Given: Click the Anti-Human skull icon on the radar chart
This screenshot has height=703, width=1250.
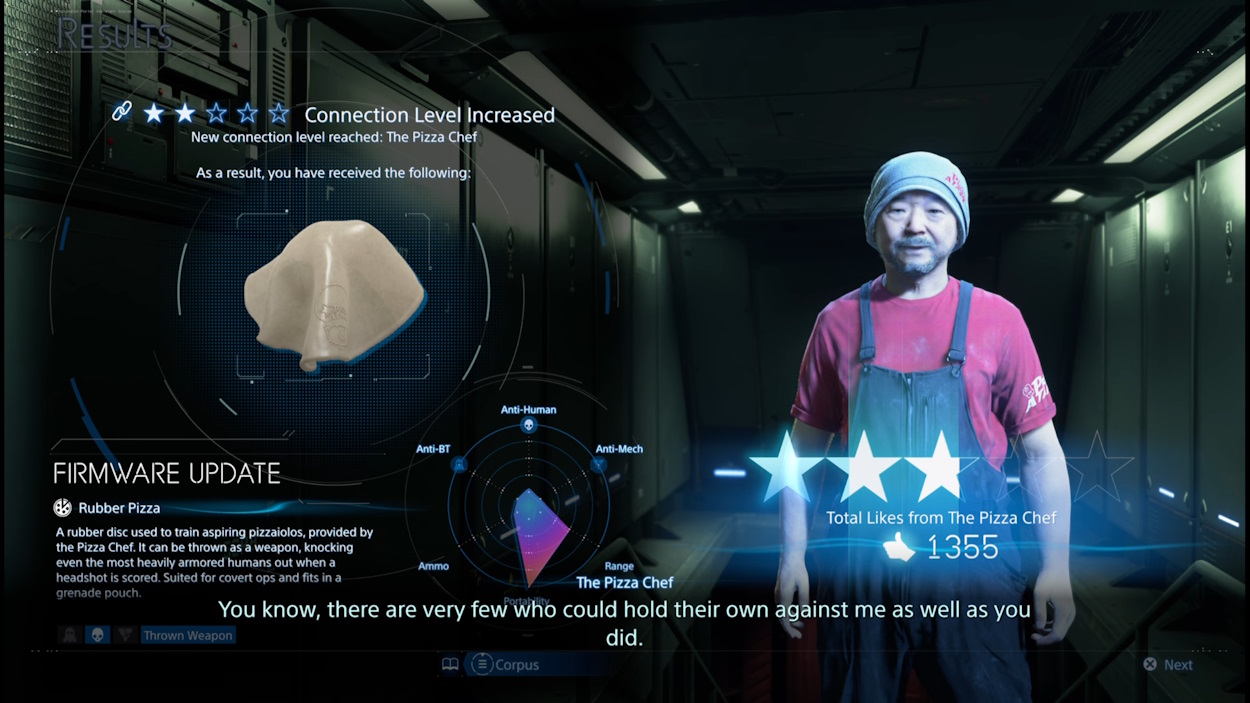Looking at the screenshot, I should 528,426.
